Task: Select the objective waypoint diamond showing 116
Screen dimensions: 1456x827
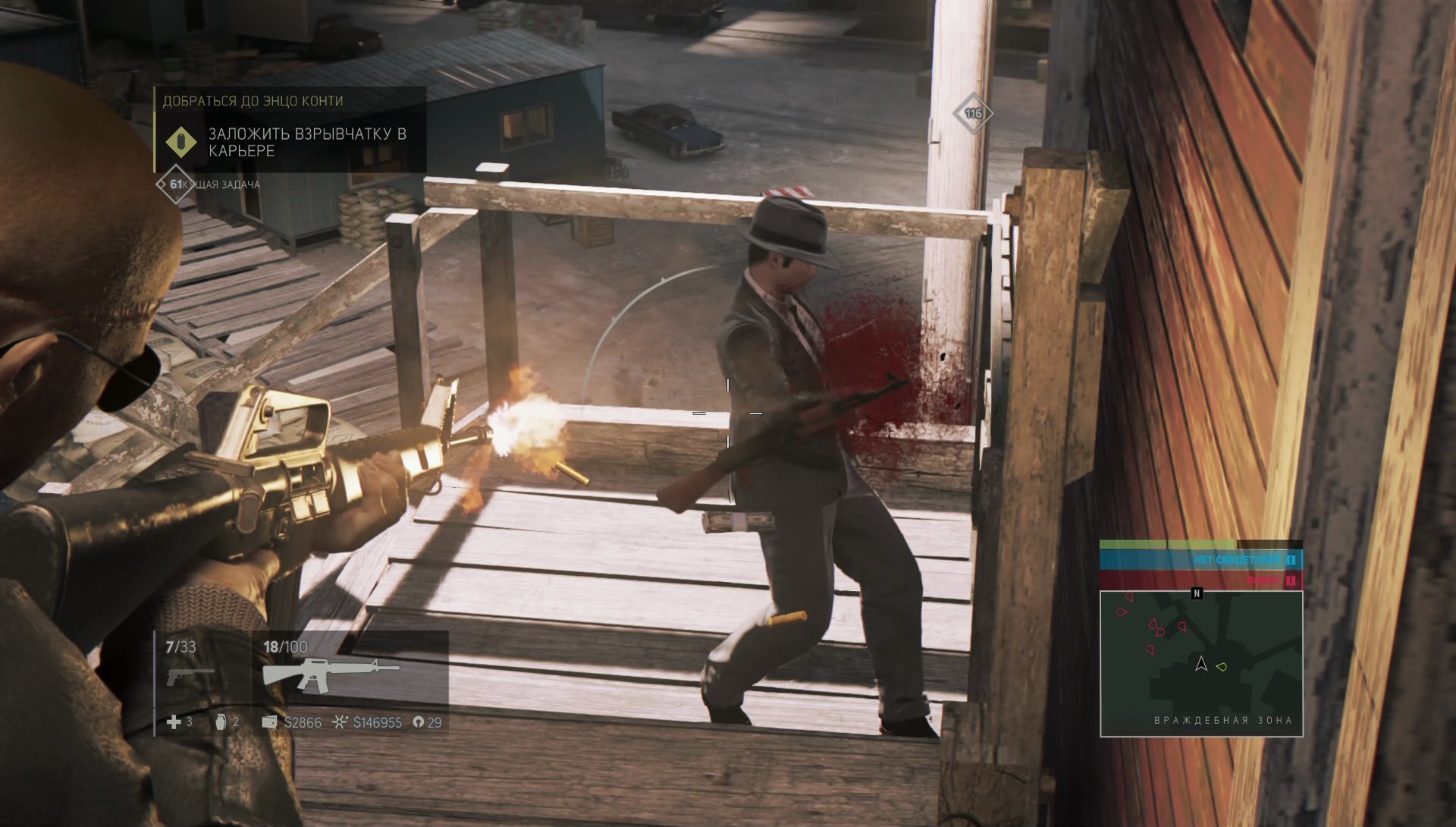Action: [973, 114]
